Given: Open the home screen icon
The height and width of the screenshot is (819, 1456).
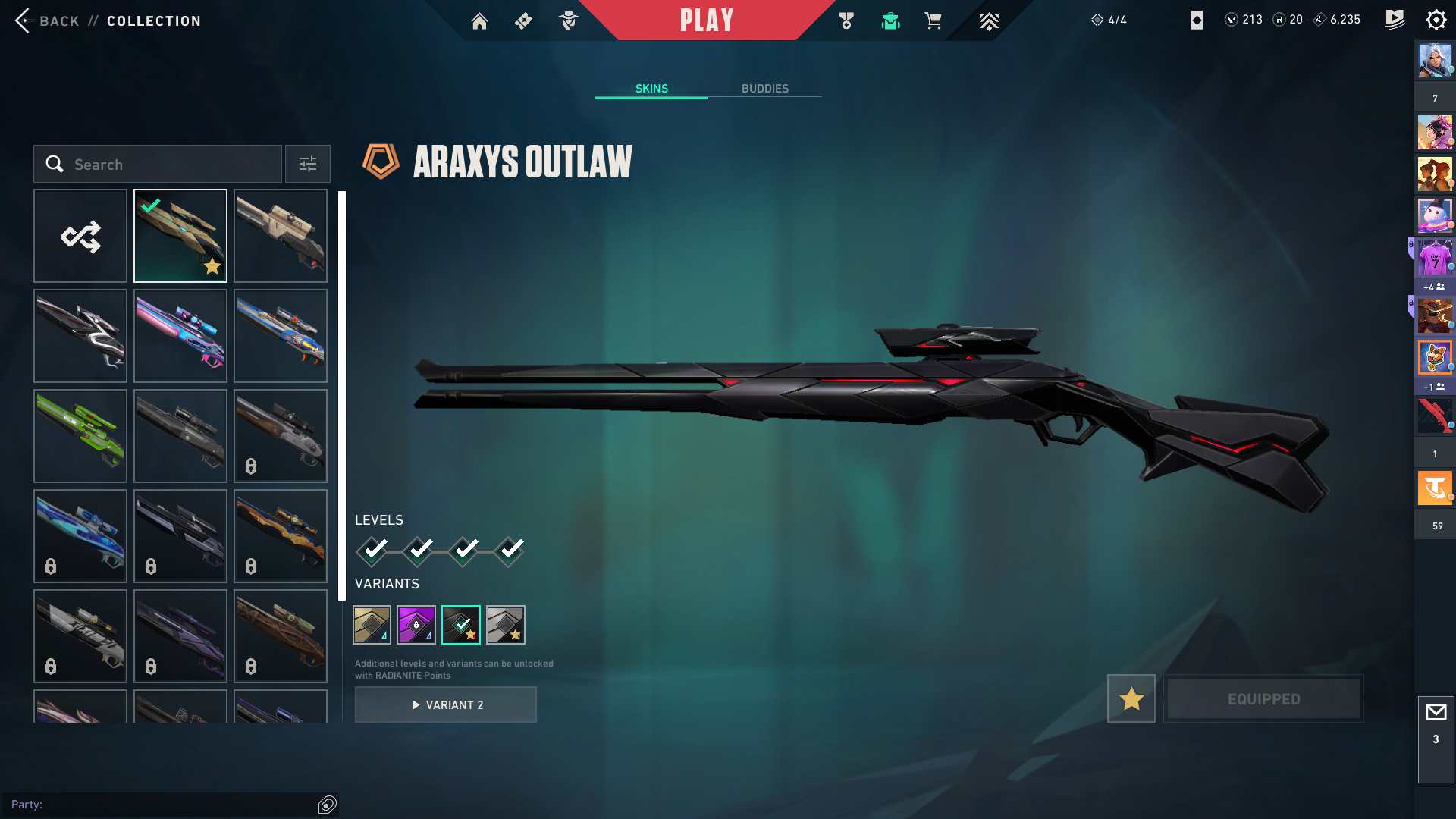Looking at the screenshot, I should 479,21.
